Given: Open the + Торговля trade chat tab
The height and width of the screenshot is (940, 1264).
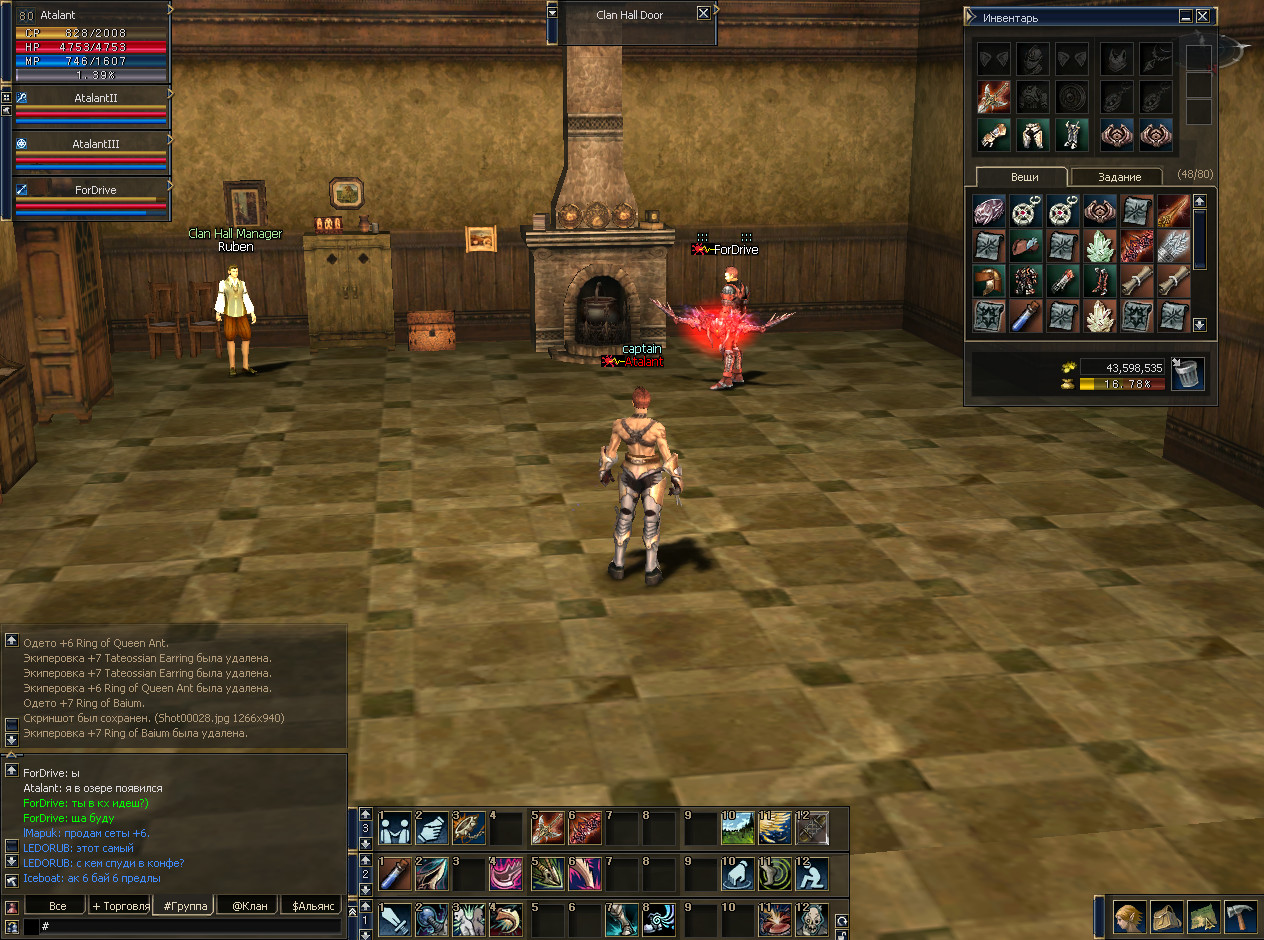Looking at the screenshot, I should (x=120, y=906).
